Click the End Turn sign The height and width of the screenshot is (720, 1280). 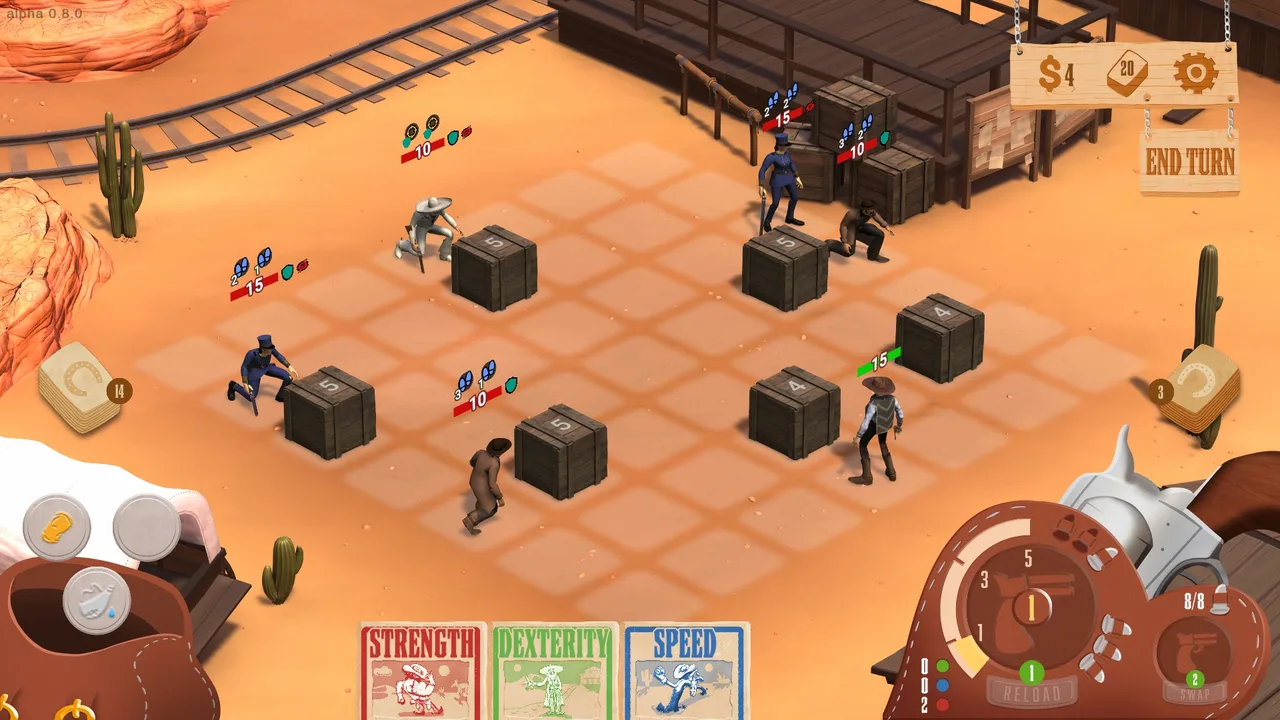click(1189, 161)
